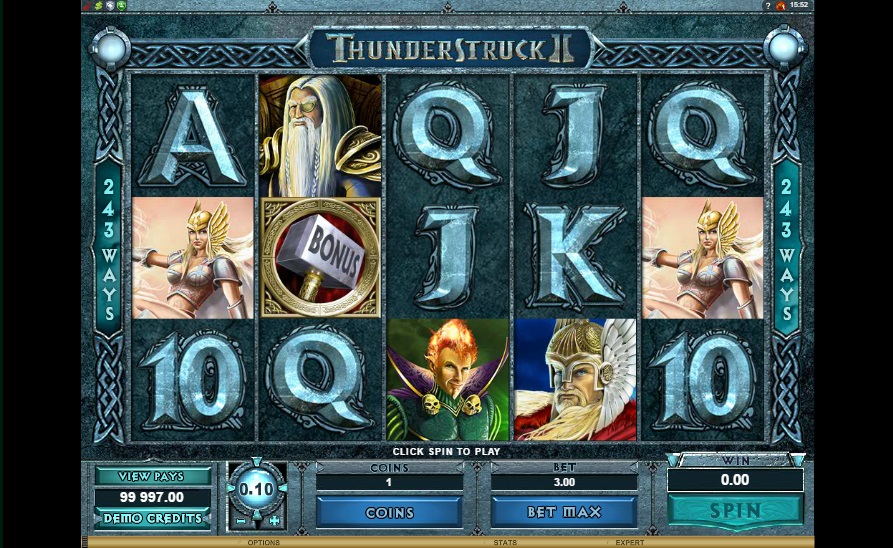Click the Bet Max button
Viewport: 893px width, 548px height.
pyautogui.click(x=564, y=512)
